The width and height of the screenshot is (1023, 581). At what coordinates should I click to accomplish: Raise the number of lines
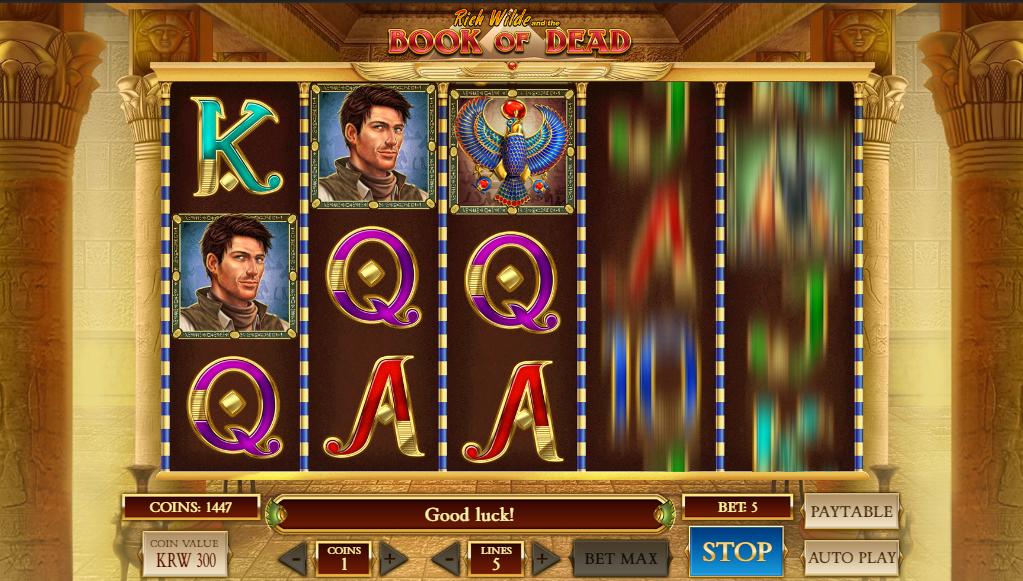coord(545,558)
